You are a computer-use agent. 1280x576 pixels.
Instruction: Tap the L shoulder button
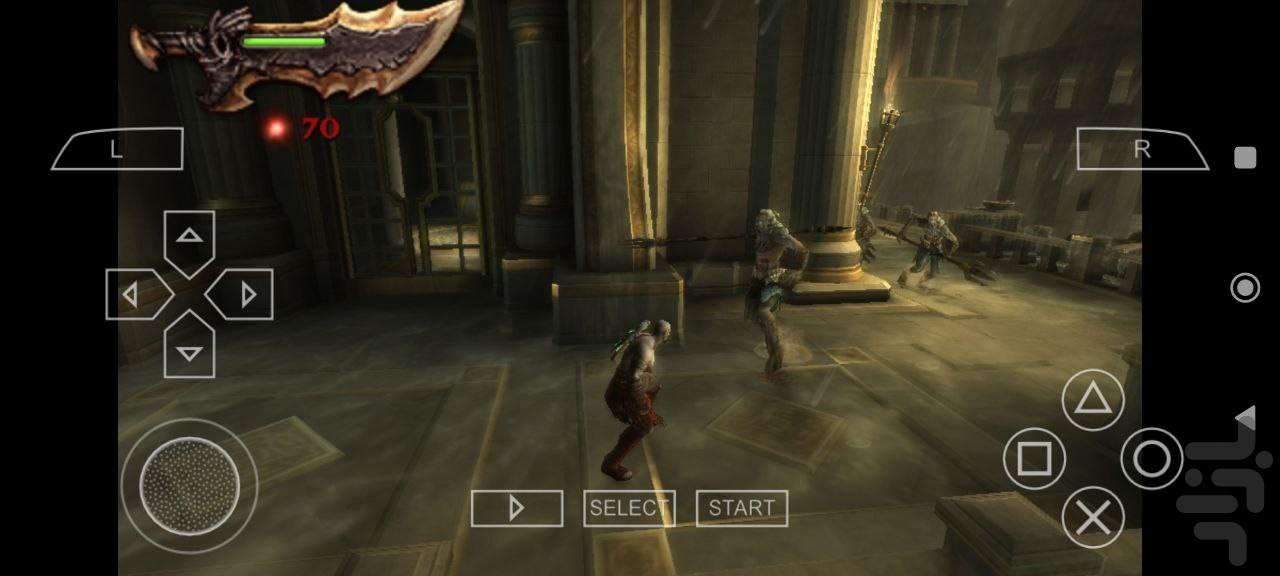(117, 149)
